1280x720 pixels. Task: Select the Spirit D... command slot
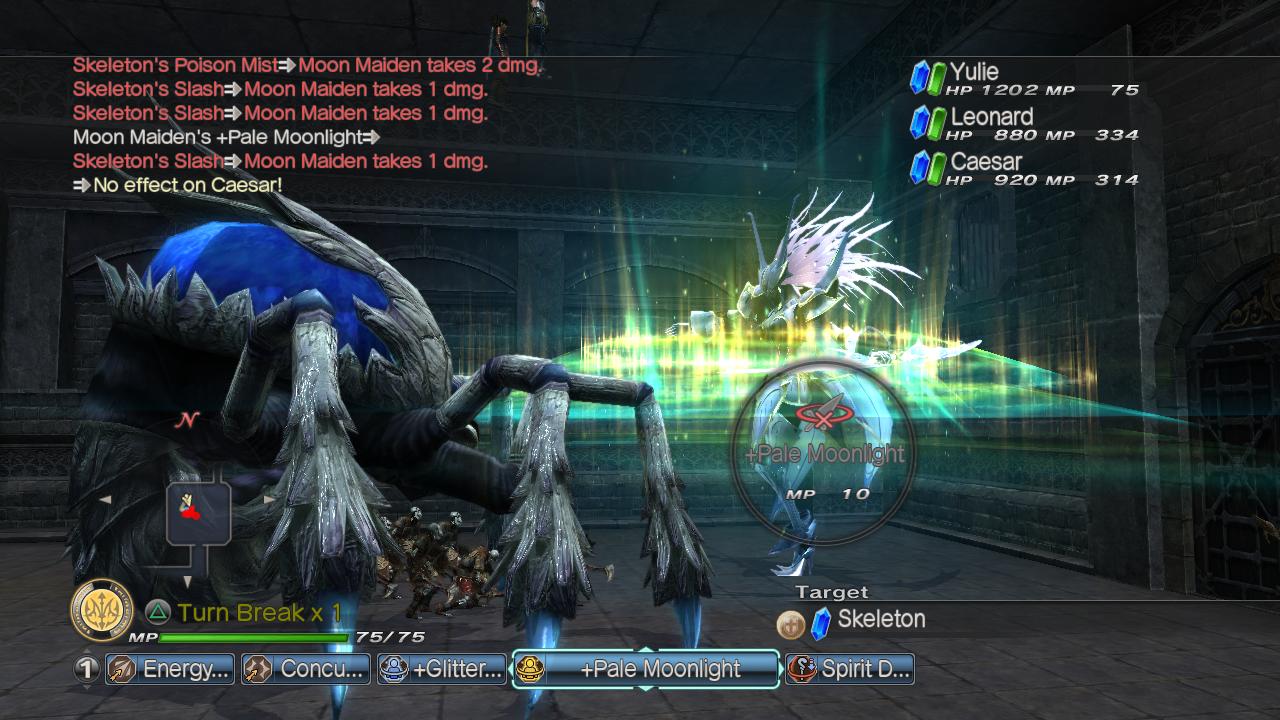(849, 669)
